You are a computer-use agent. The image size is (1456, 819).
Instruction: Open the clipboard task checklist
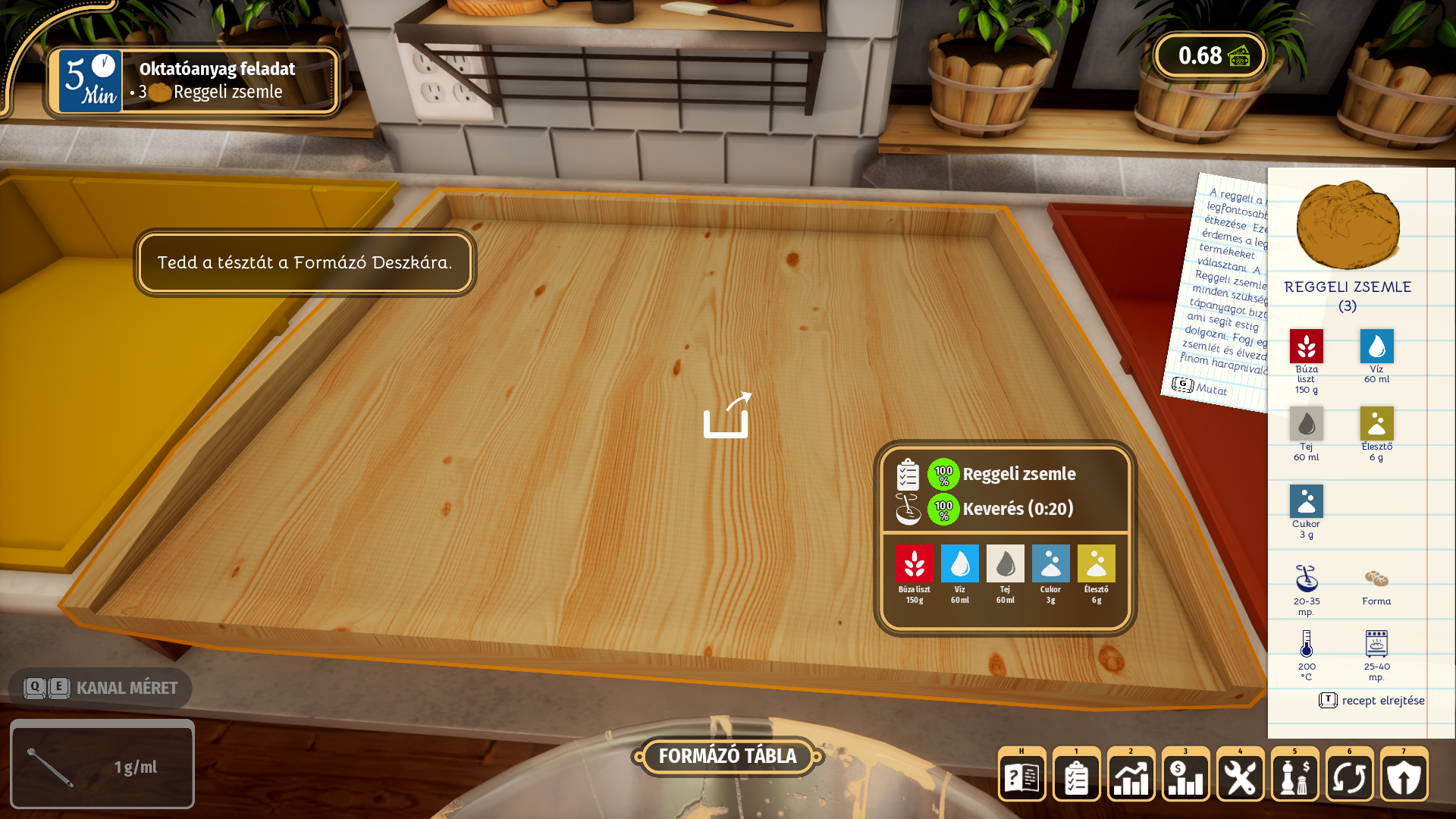1076,777
